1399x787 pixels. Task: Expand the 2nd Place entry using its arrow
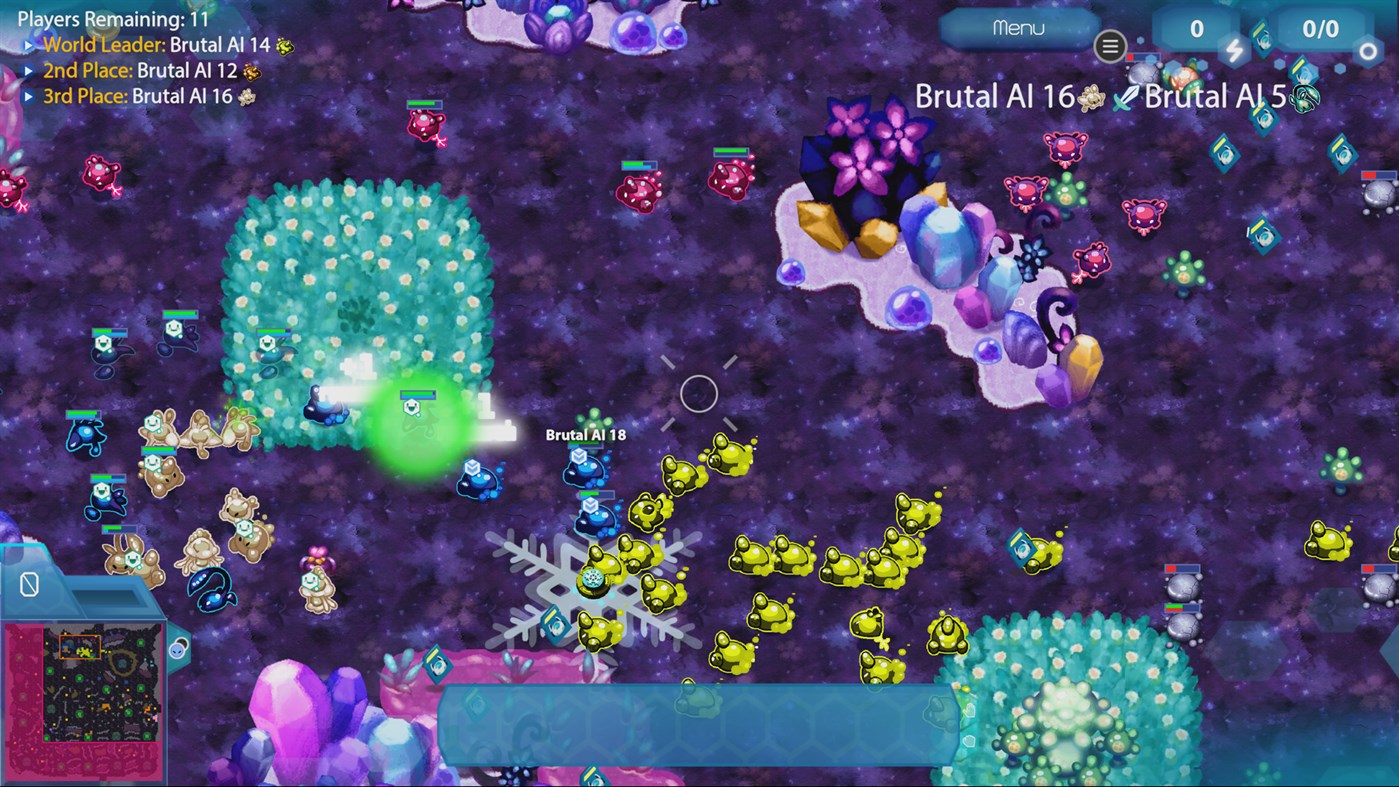[x=30, y=69]
